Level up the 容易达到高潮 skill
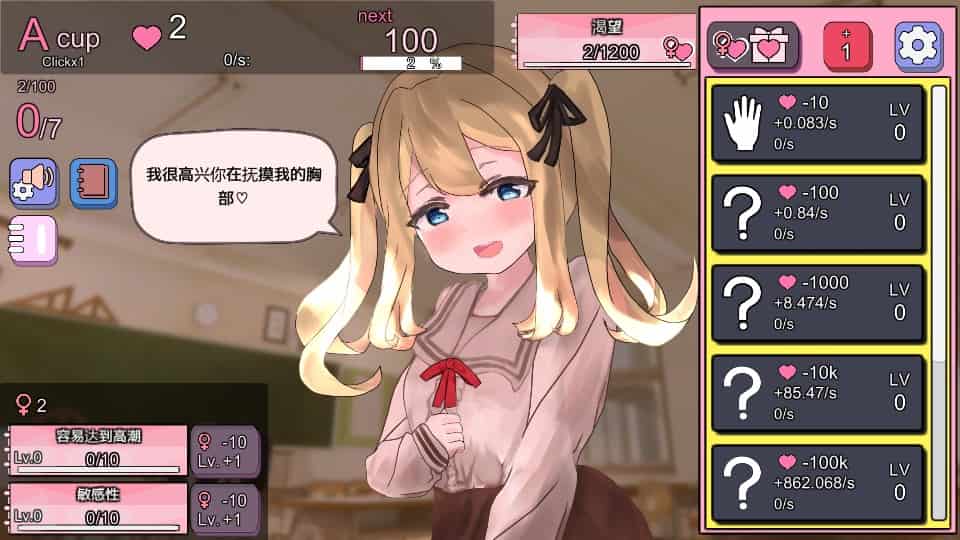Image resolution: width=960 pixels, height=540 pixels. (x=225, y=451)
